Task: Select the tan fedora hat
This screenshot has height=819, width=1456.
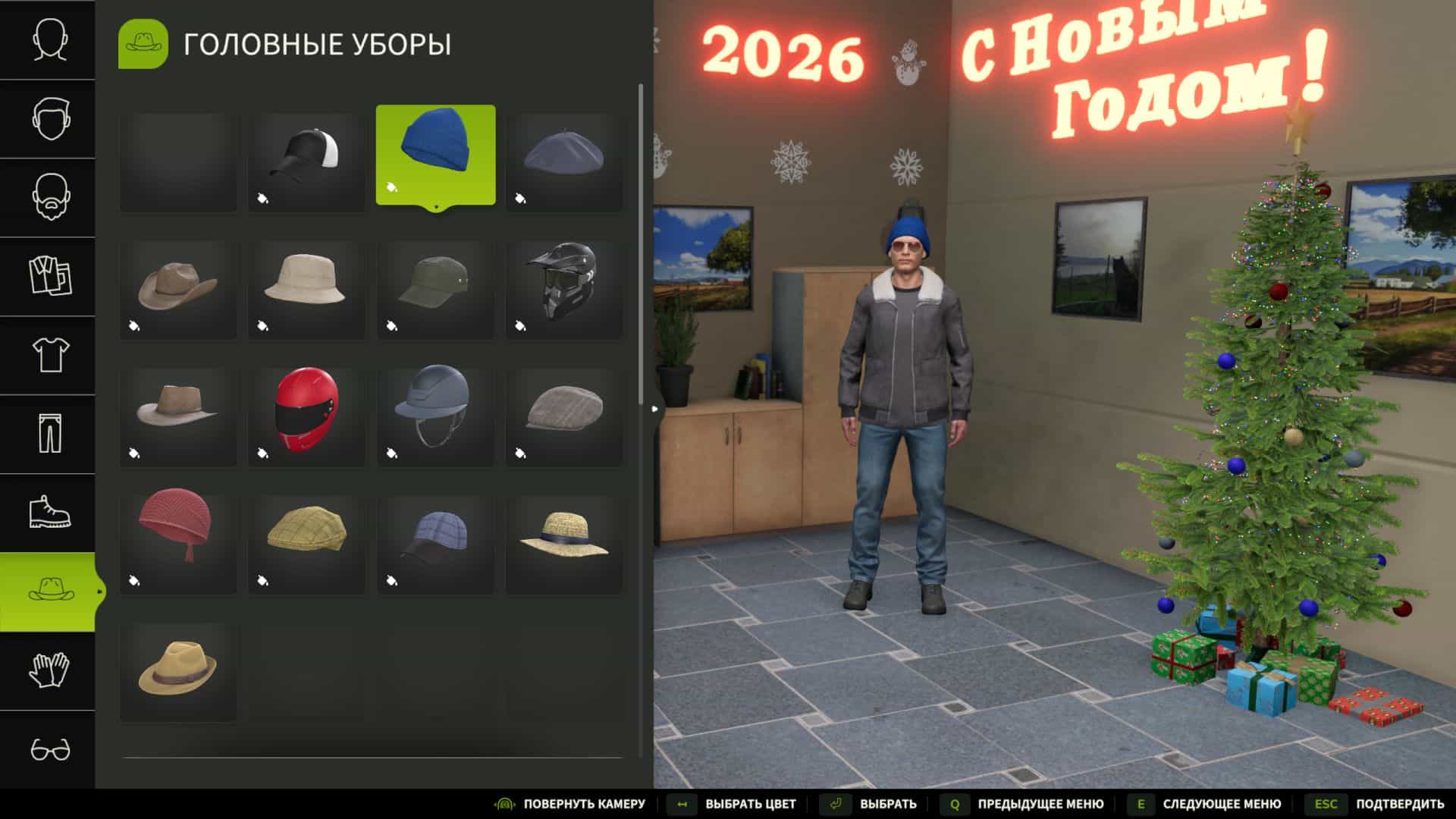Action: point(177,671)
